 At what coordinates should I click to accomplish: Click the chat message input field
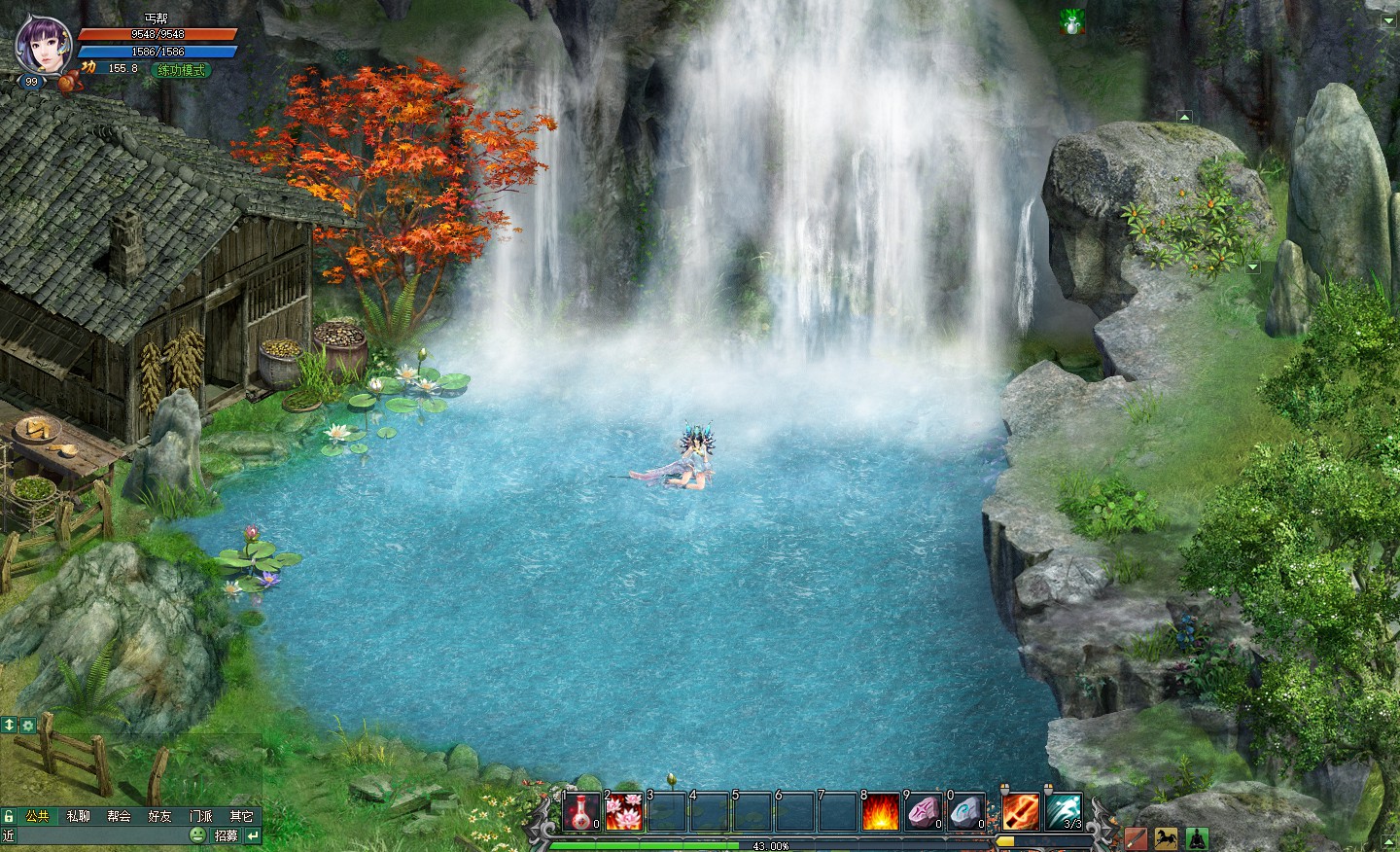point(97,835)
